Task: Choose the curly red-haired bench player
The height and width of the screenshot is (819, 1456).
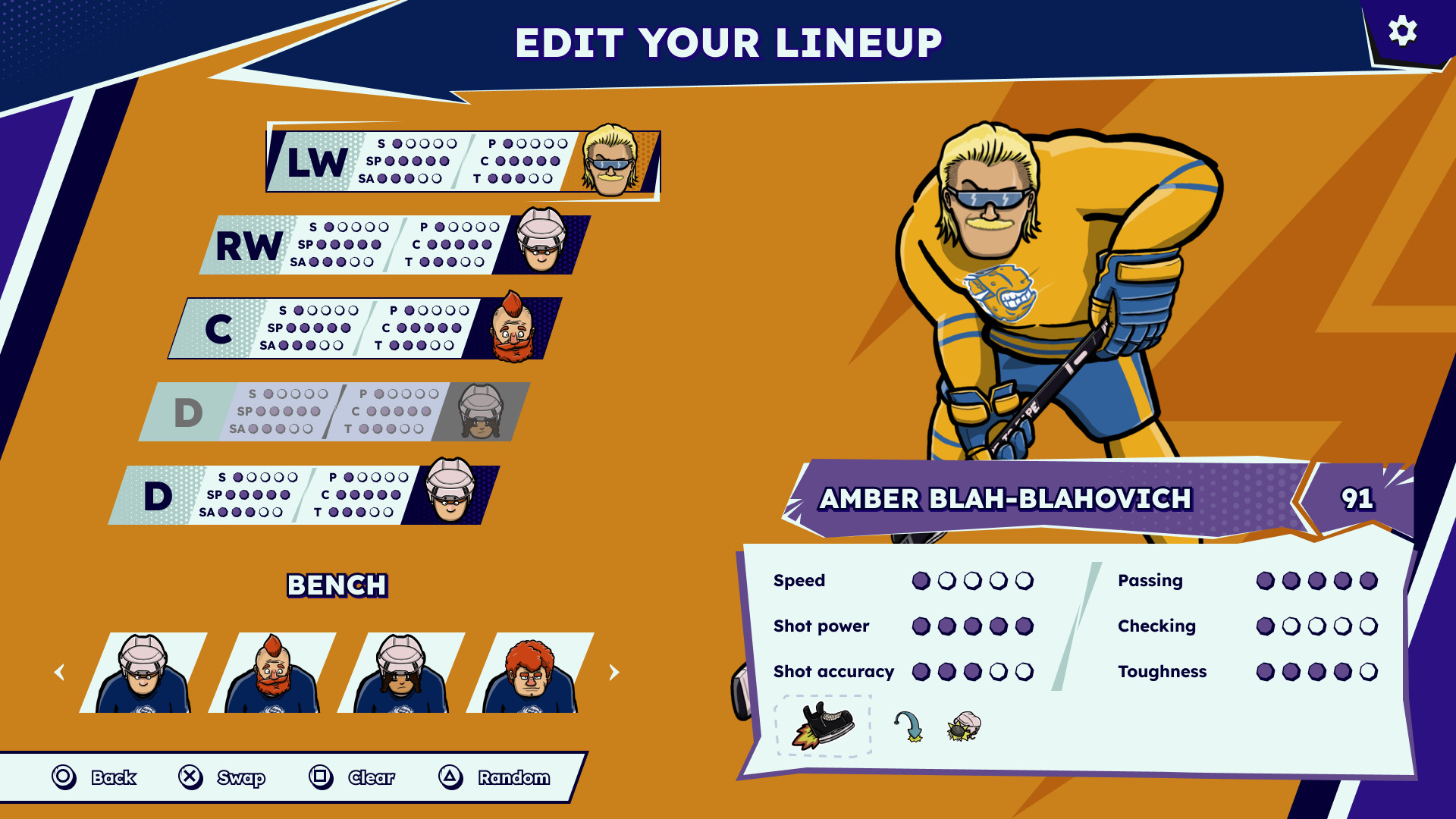Action: coord(529,673)
